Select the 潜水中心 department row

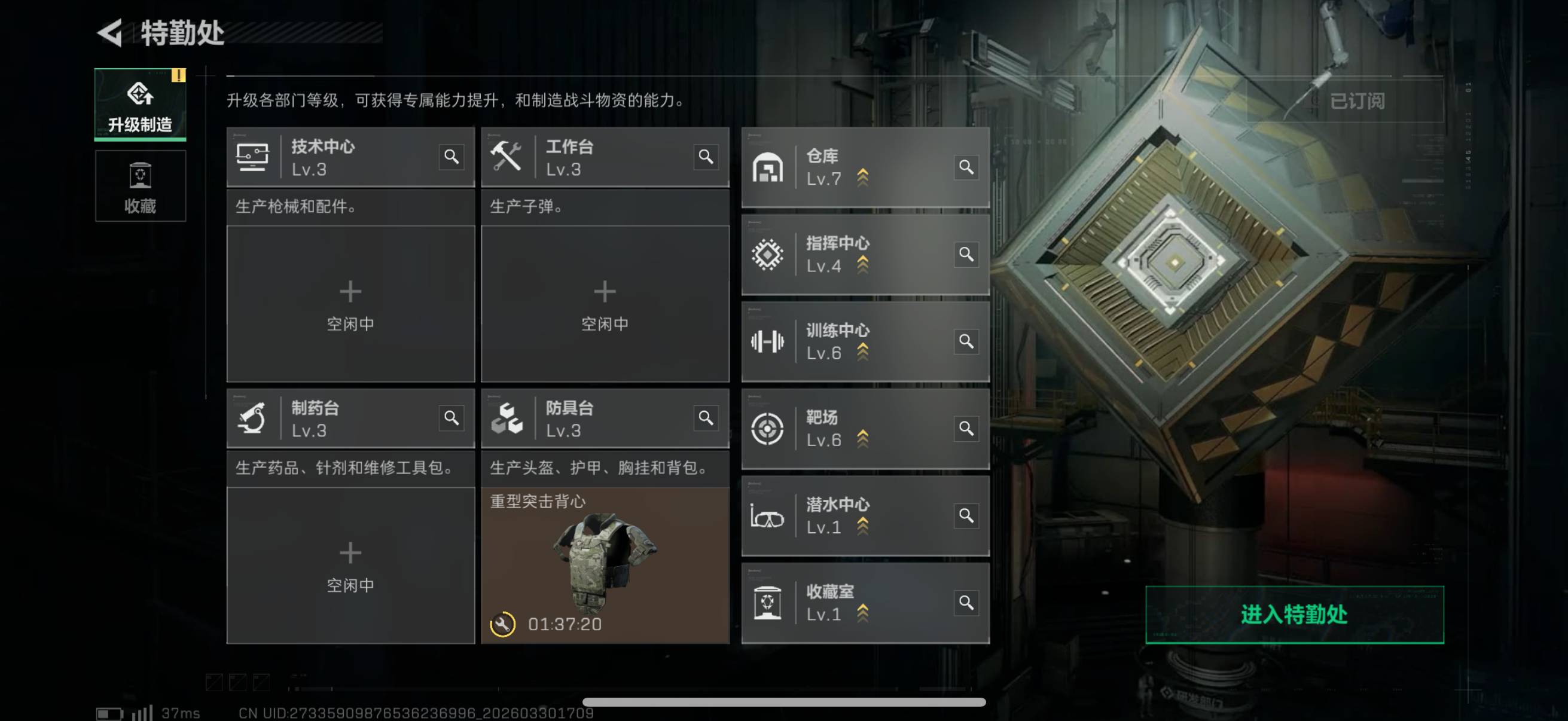(x=852, y=515)
